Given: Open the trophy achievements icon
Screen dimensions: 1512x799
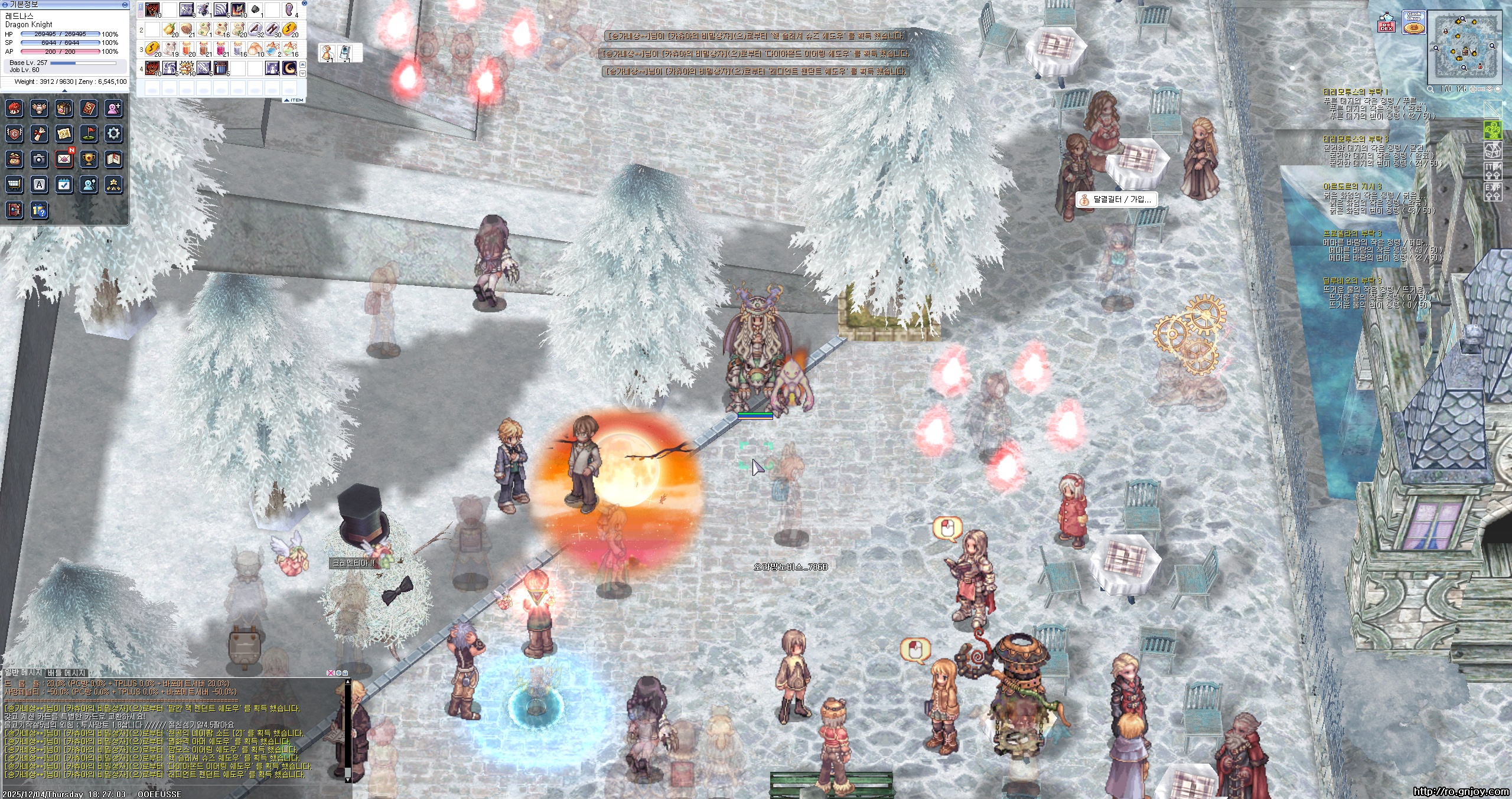Looking at the screenshot, I should click(89, 159).
